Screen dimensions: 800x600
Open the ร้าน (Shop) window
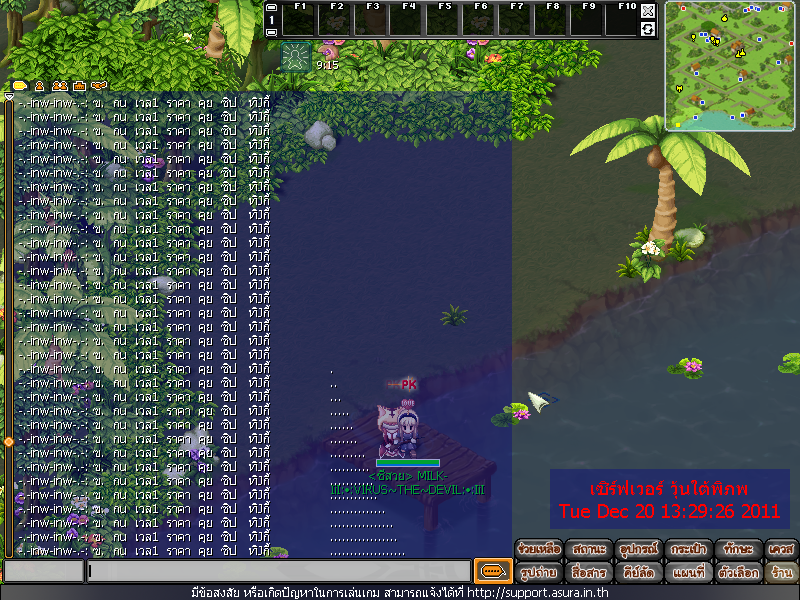[781, 573]
